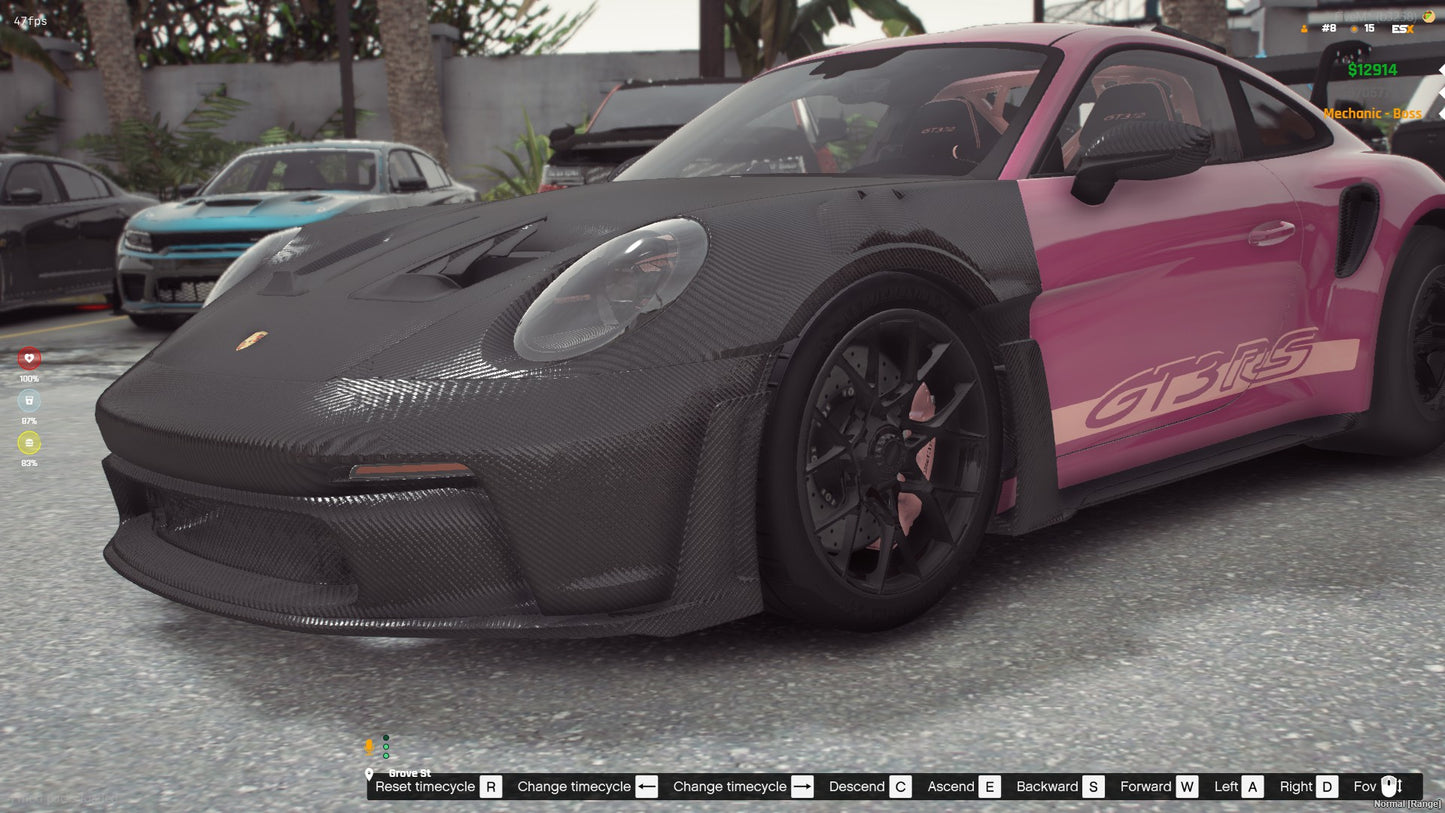Click the ESX framework logo
Screen dimensions: 1445x813
[1402, 29]
